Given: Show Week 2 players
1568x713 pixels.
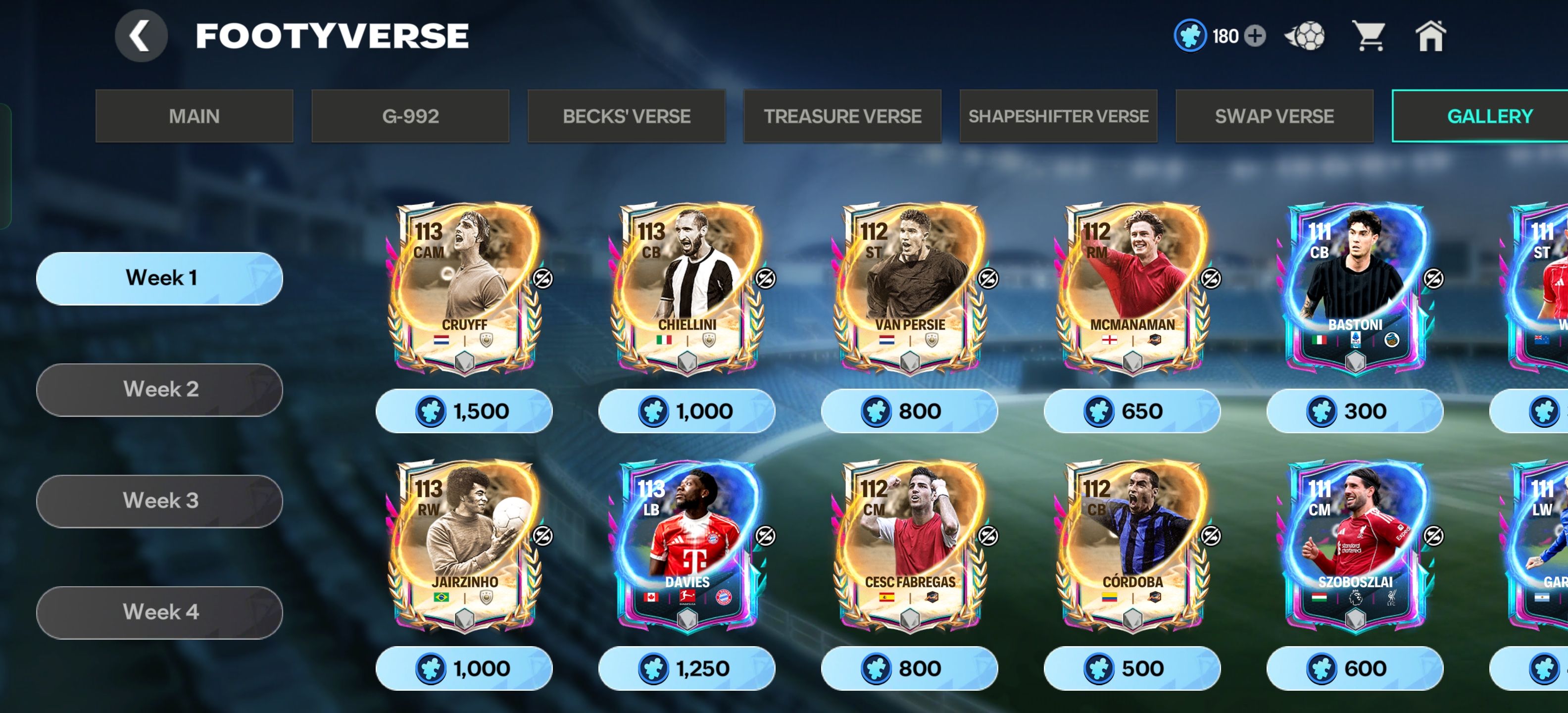Looking at the screenshot, I should pos(160,390).
